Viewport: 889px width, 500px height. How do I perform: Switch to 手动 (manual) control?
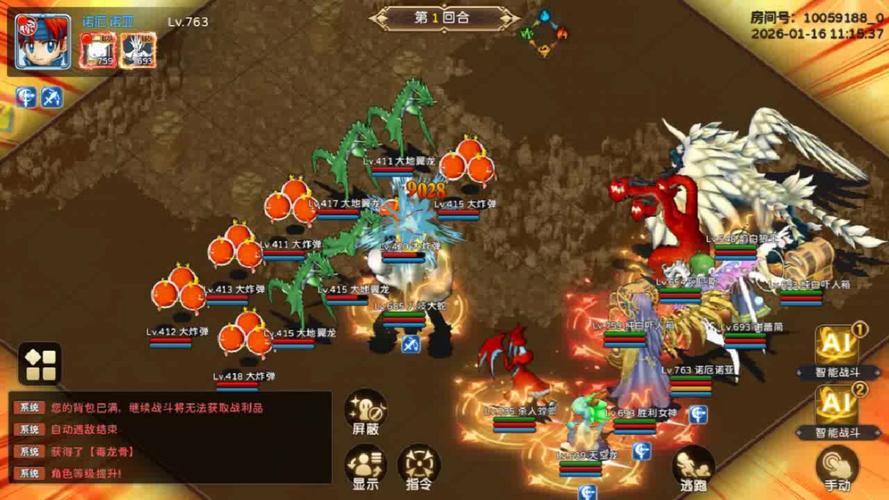point(837,468)
